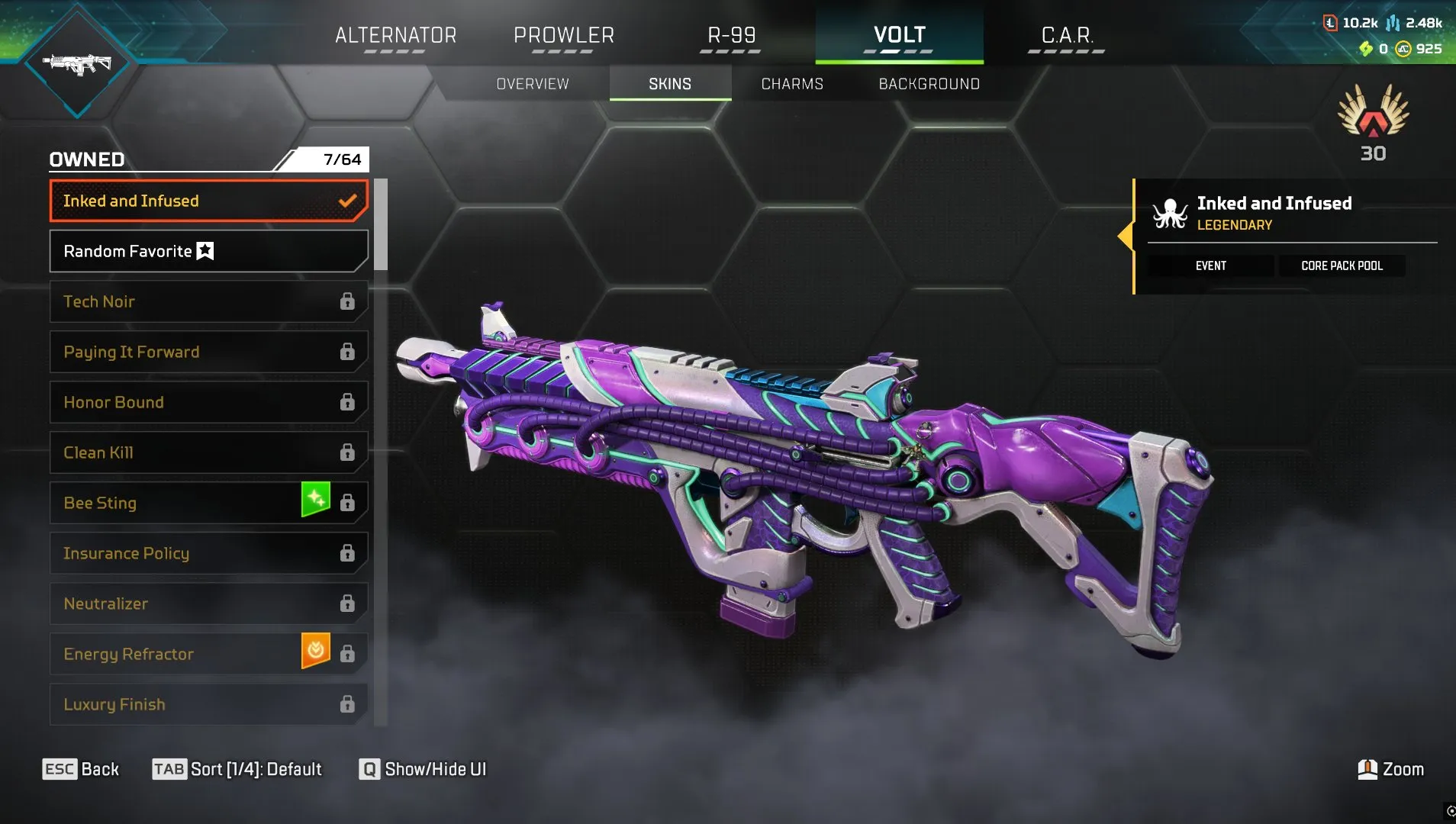The width and height of the screenshot is (1456, 824).
Task: Click the lock icon on Tech Noir
Action: click(x=348, y=301)
